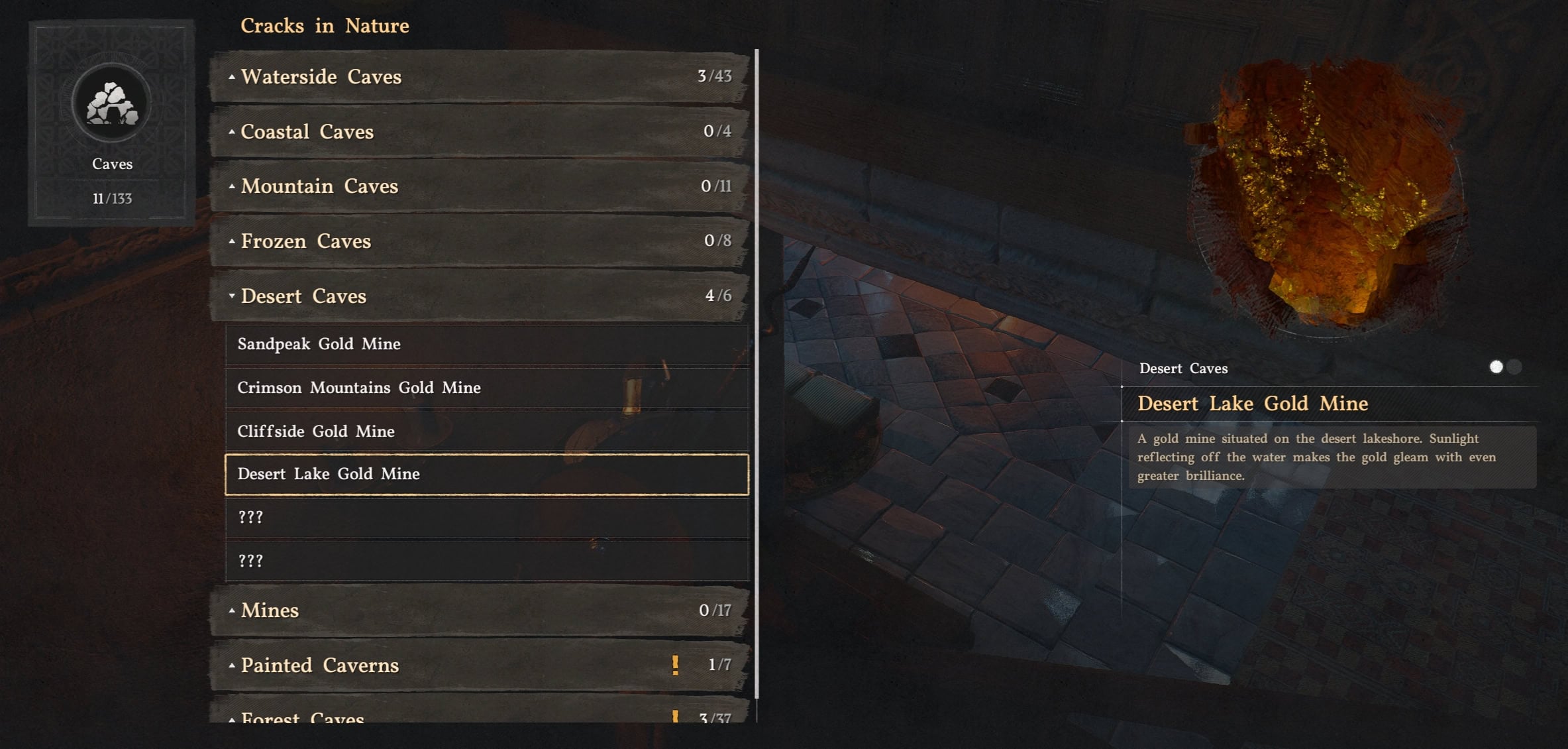Select the Cliffside Gold Mine row
Viewport: 1568px width, 749px height.
coord(486,432)
